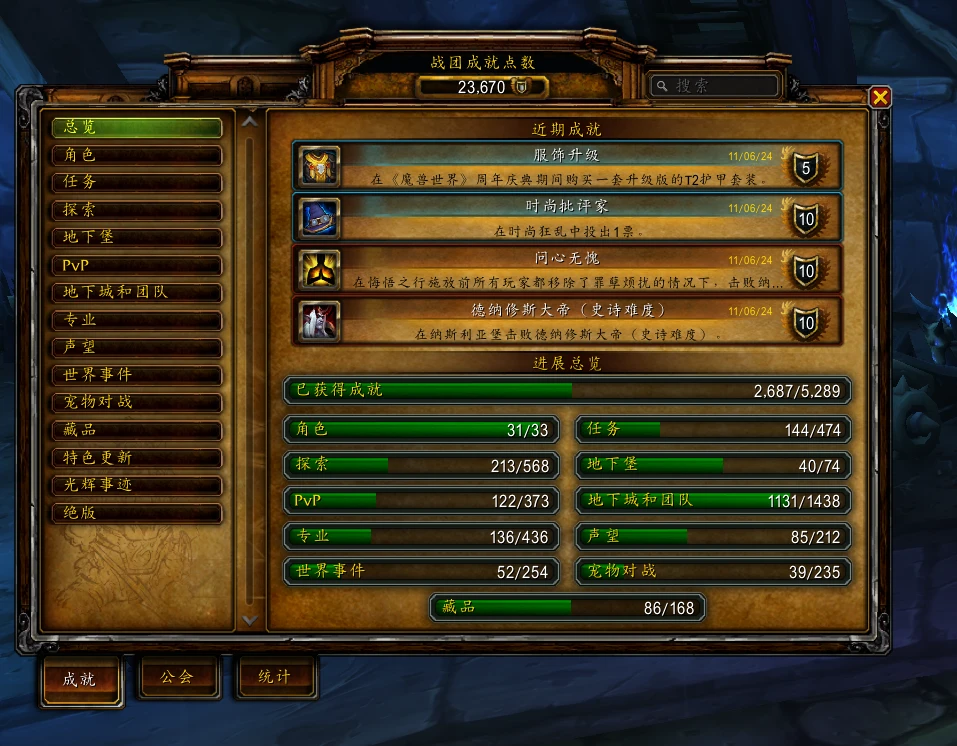
Task: Click the 藏品 progress bar
Action: [567, 607]
